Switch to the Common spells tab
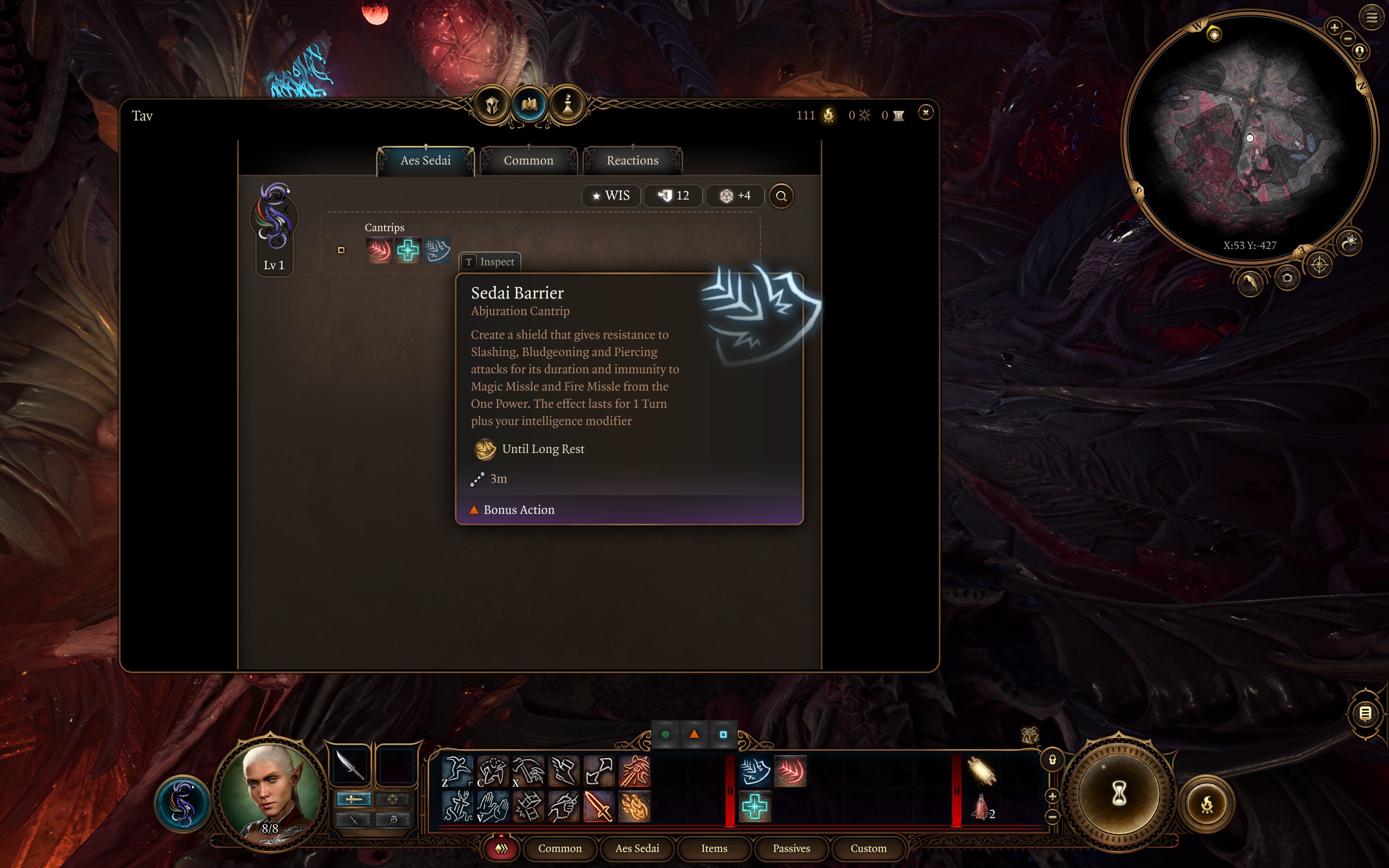Screen dimensions: 1389x868 tap(528, 161)
